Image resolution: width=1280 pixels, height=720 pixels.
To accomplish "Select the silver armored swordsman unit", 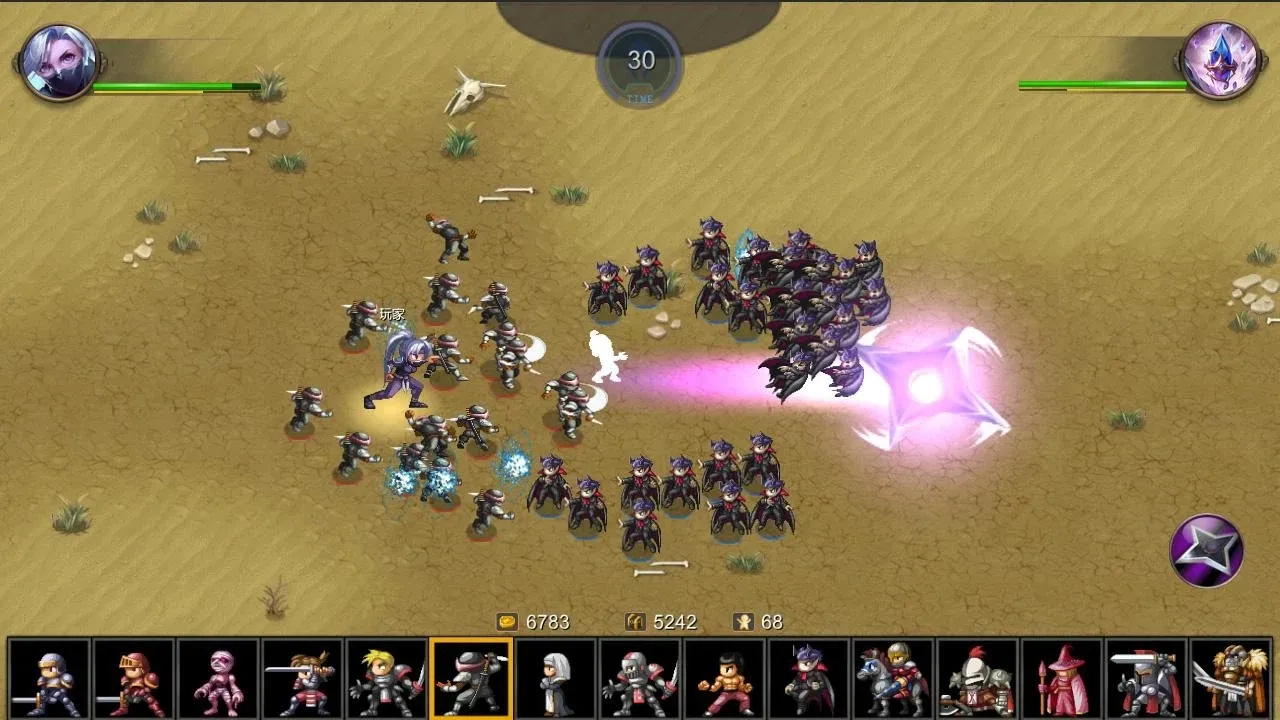I will tap(49, 679).
